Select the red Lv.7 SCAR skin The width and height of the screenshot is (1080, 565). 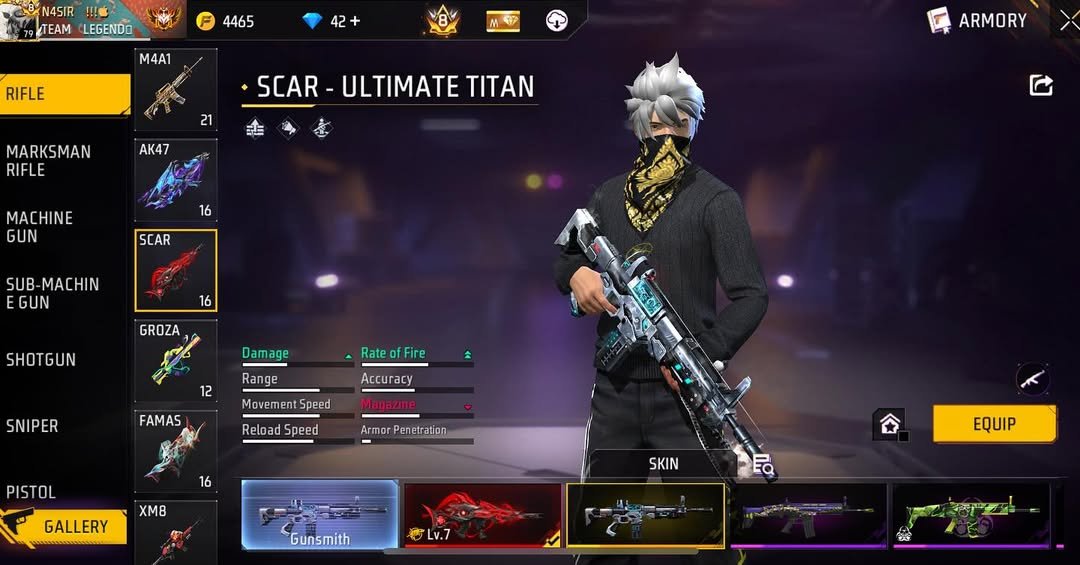(482, 515)
